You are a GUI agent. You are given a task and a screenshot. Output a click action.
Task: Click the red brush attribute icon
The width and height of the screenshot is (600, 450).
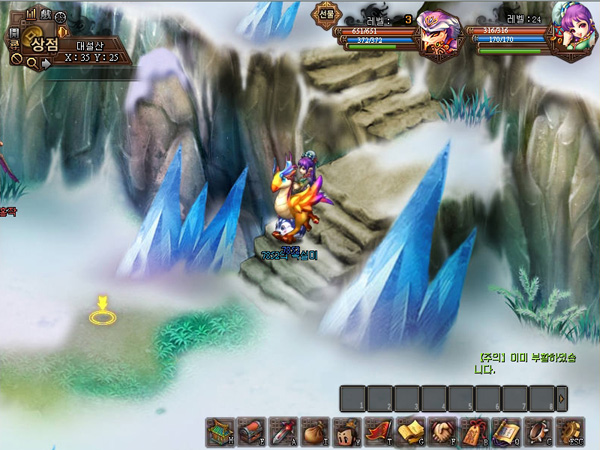point(283,431)
